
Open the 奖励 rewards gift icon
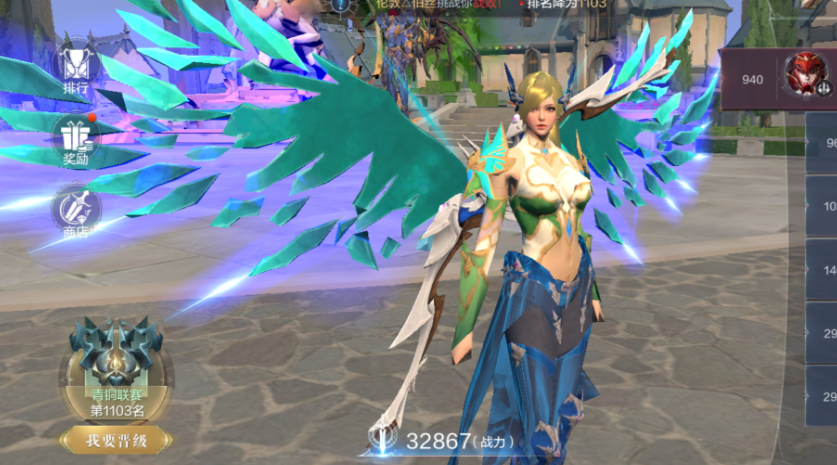pos(76,139)
